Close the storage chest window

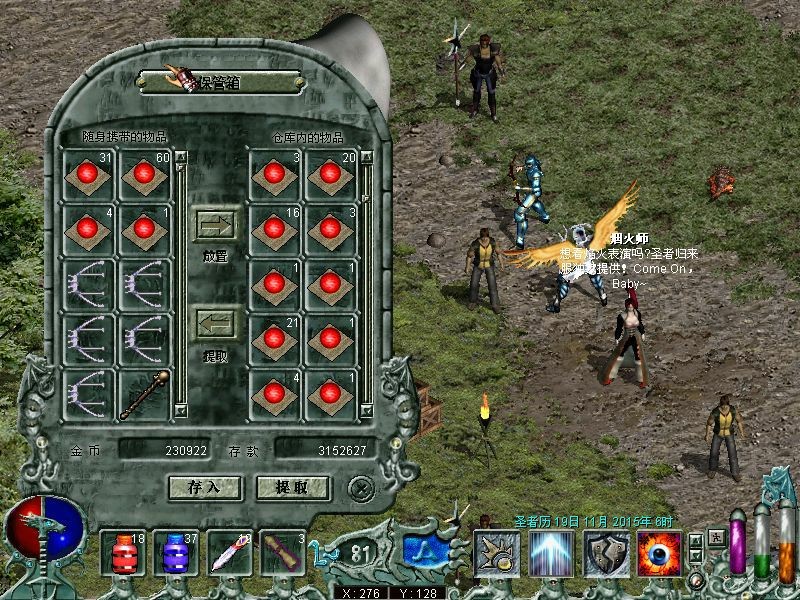point(360,487)
